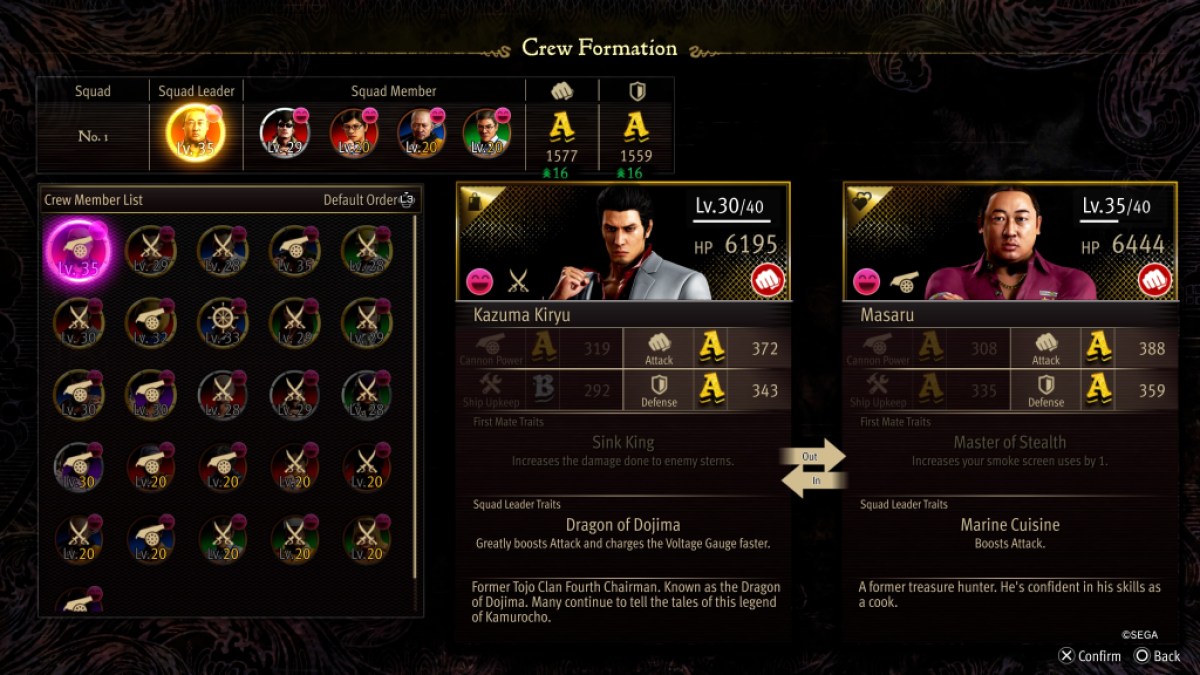1200x675 pixels.
Task: Pick the Lv.32 cannon crew member
Action: [x=150, y=322]
